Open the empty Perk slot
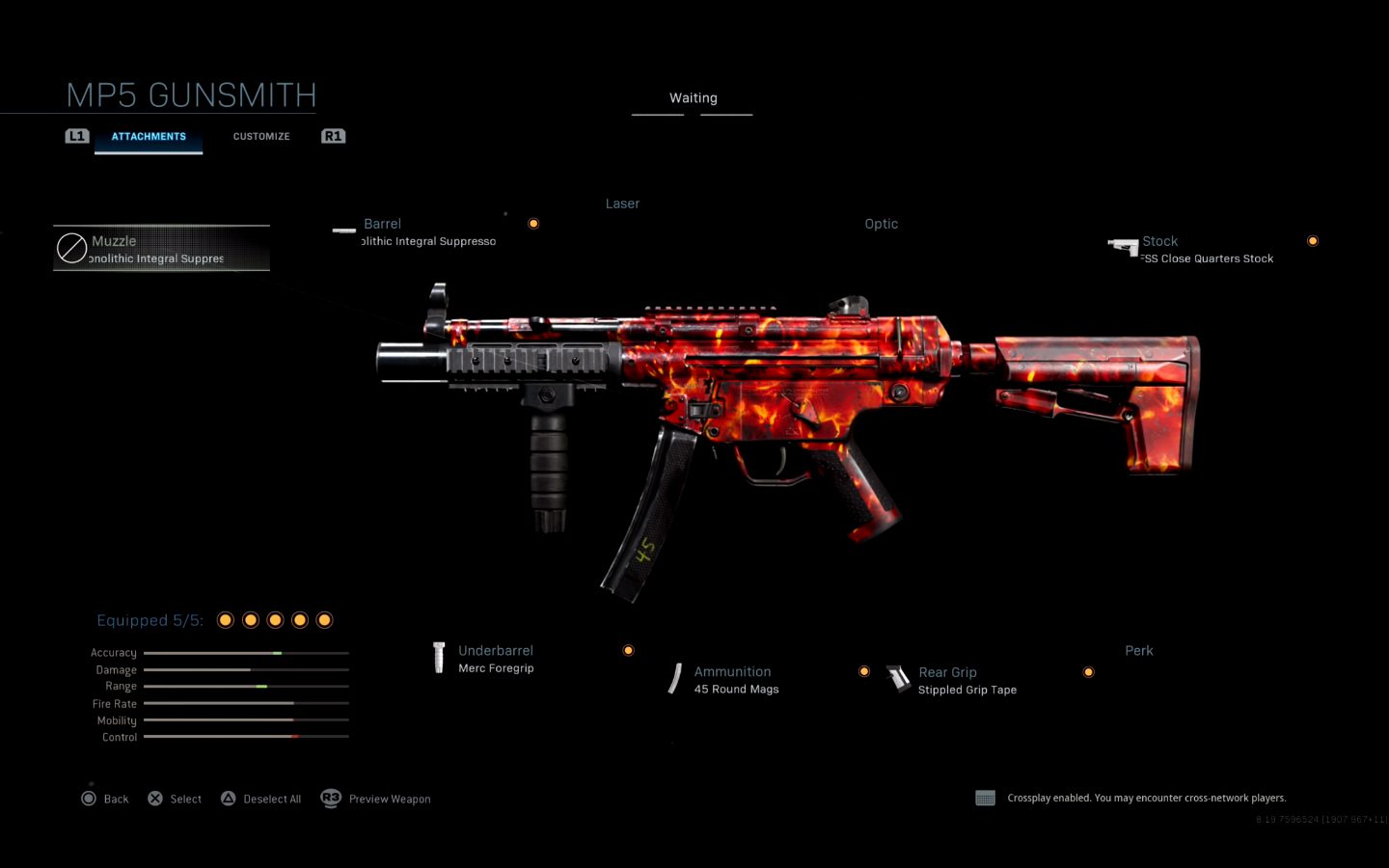Viewport: 1389px width, 868px height. [x=1138, y=651]
